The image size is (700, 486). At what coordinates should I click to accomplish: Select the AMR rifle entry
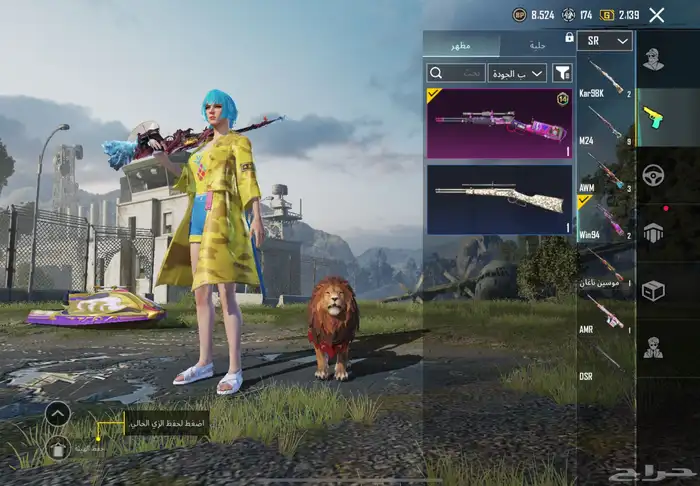(x=606, y=313)
